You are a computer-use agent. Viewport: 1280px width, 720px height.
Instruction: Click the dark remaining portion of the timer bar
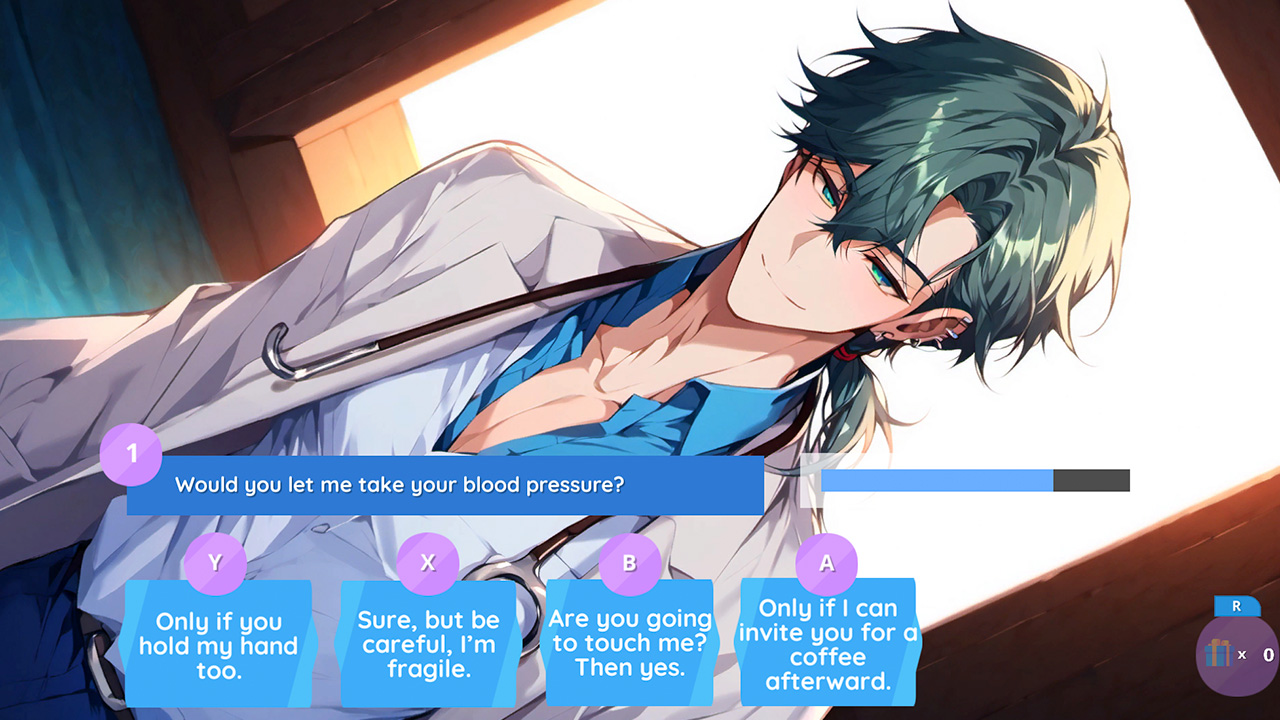[x=1090, y=480]
